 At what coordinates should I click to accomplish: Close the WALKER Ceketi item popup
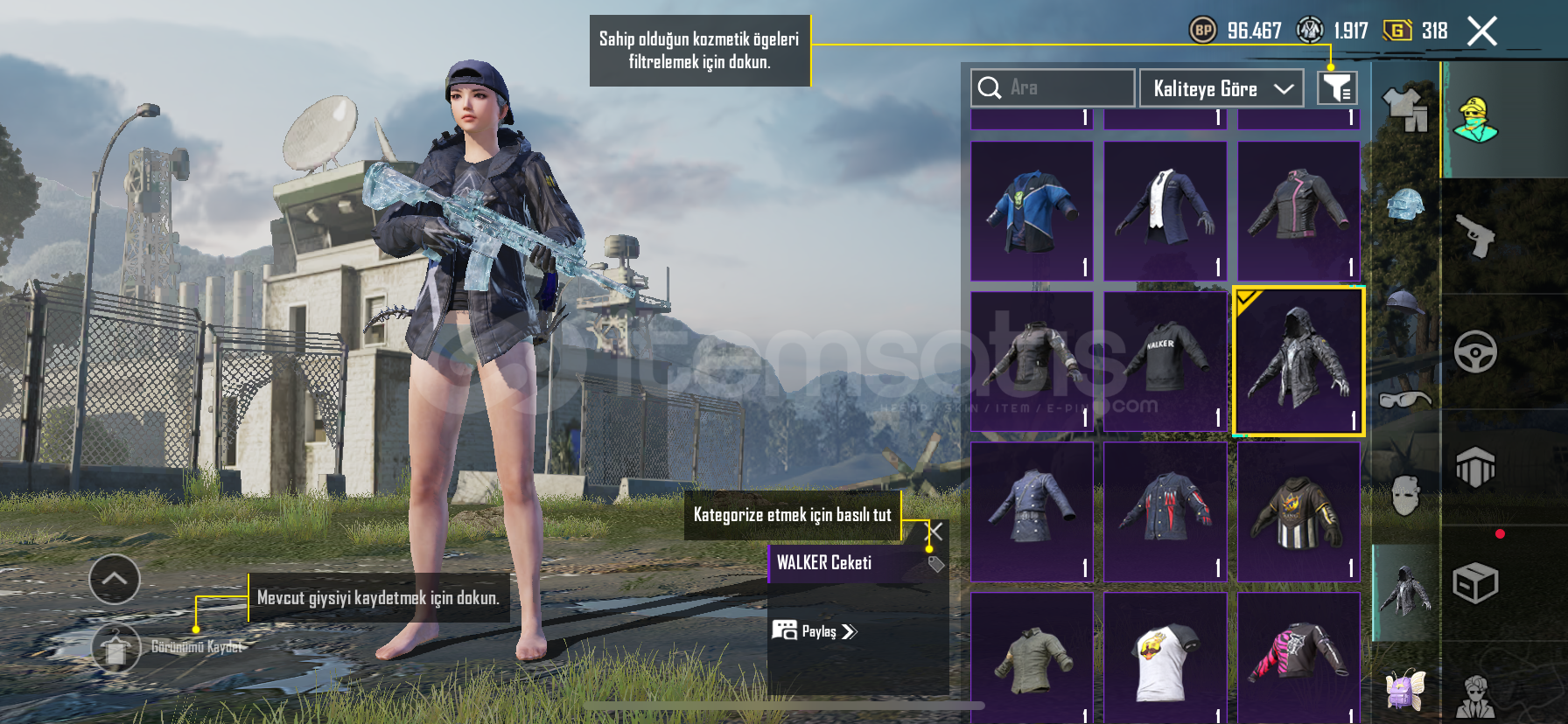coord(935,531)
